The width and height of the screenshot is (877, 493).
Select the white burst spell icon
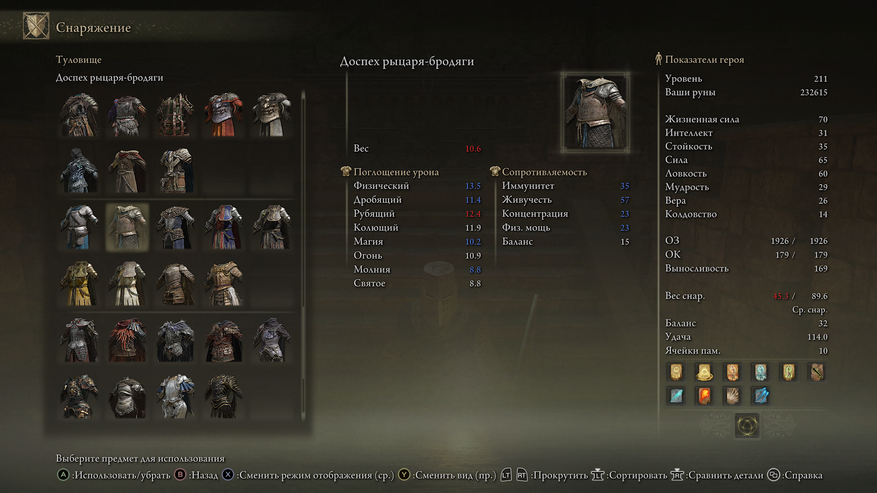tap(732, 396)
